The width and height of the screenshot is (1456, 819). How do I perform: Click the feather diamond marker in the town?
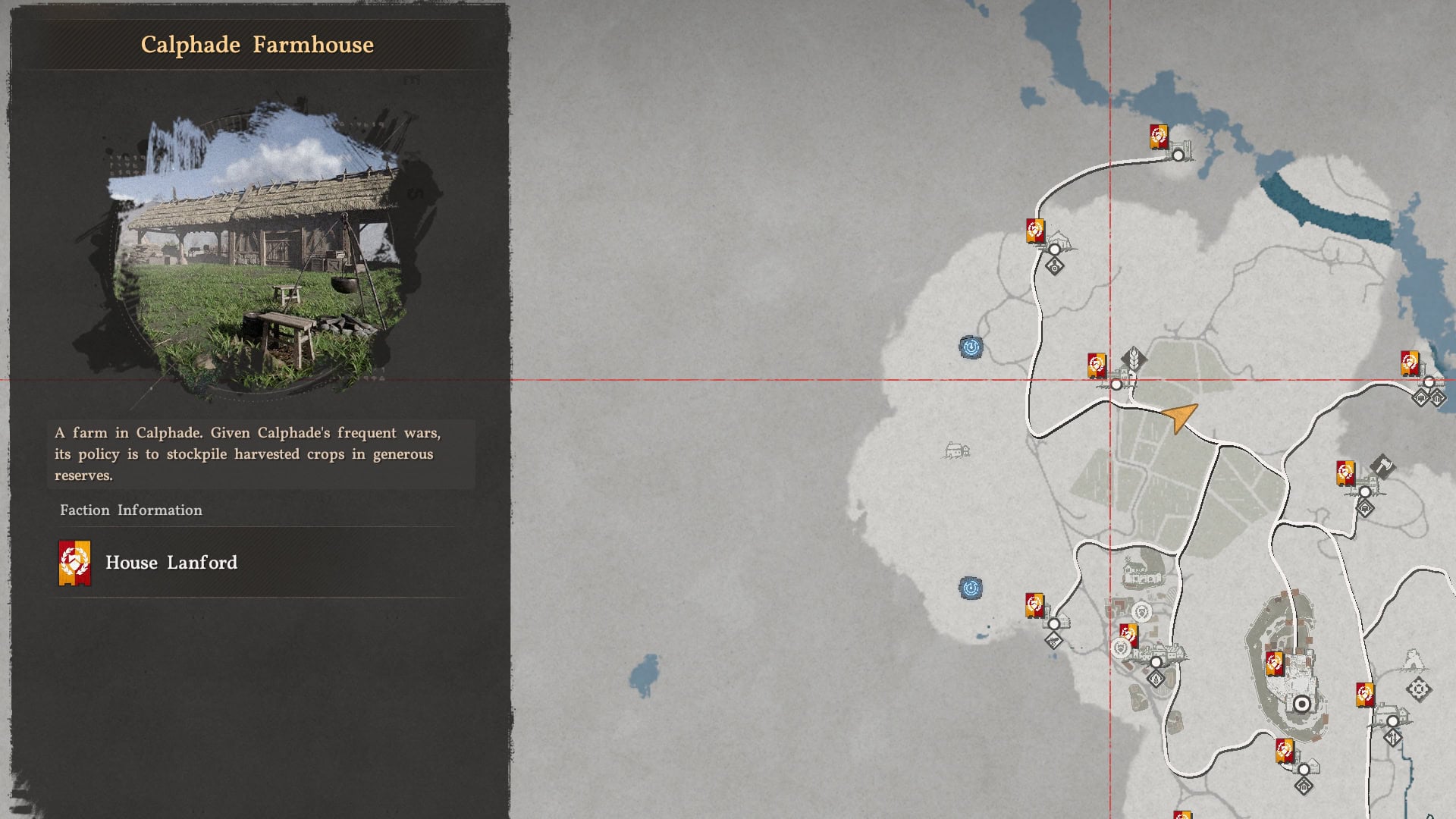pyautogui.click(x=1156, y=679)
